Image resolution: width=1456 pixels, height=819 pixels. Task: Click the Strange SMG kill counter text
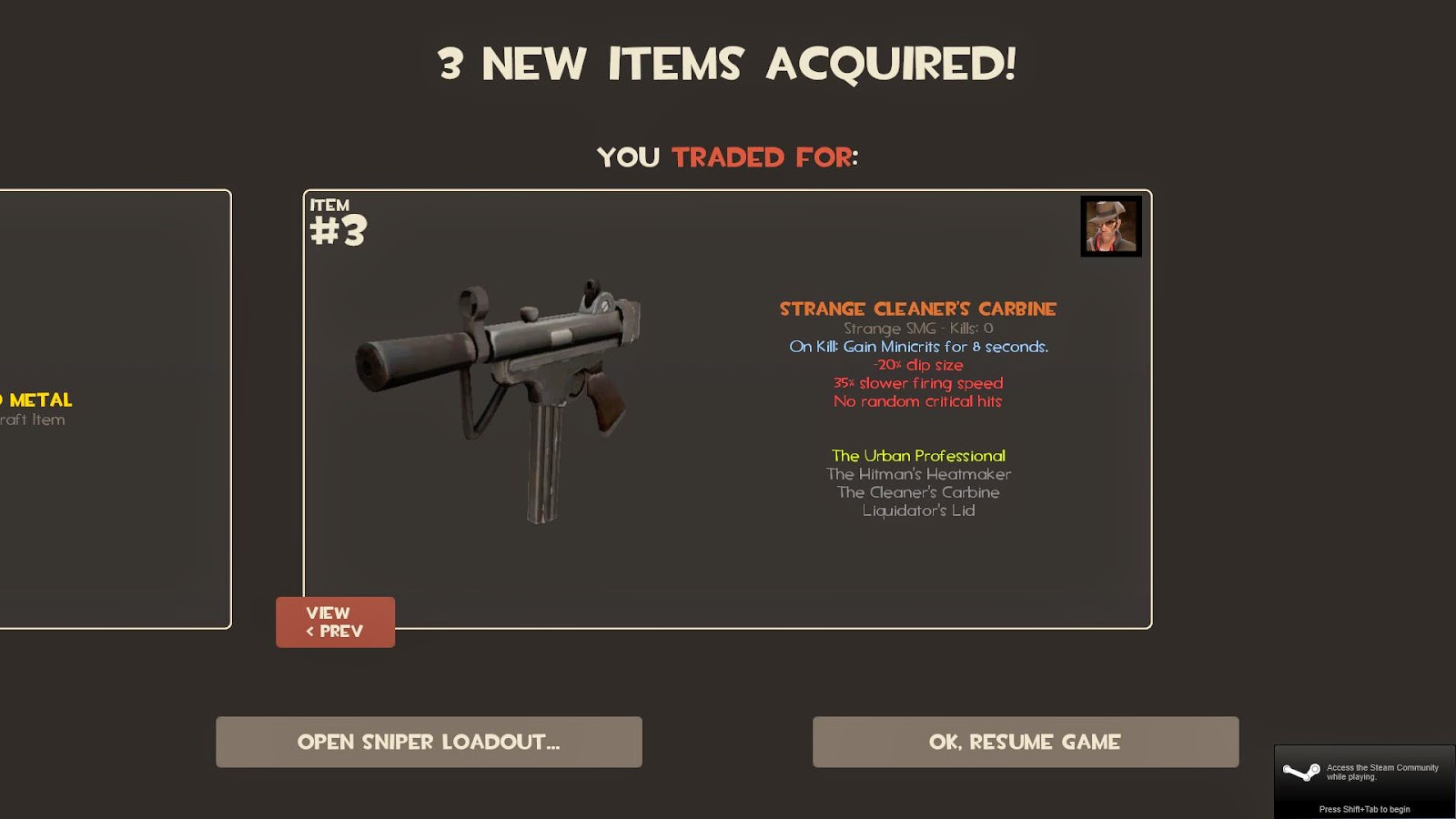[918, 329]
